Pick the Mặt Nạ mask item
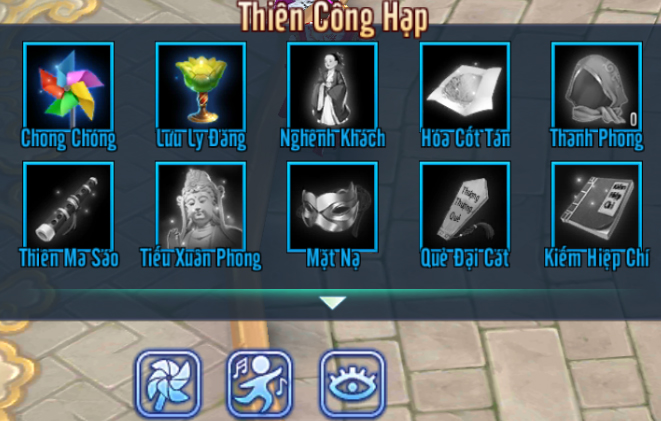The image size is (661, 421). (332, 206)
